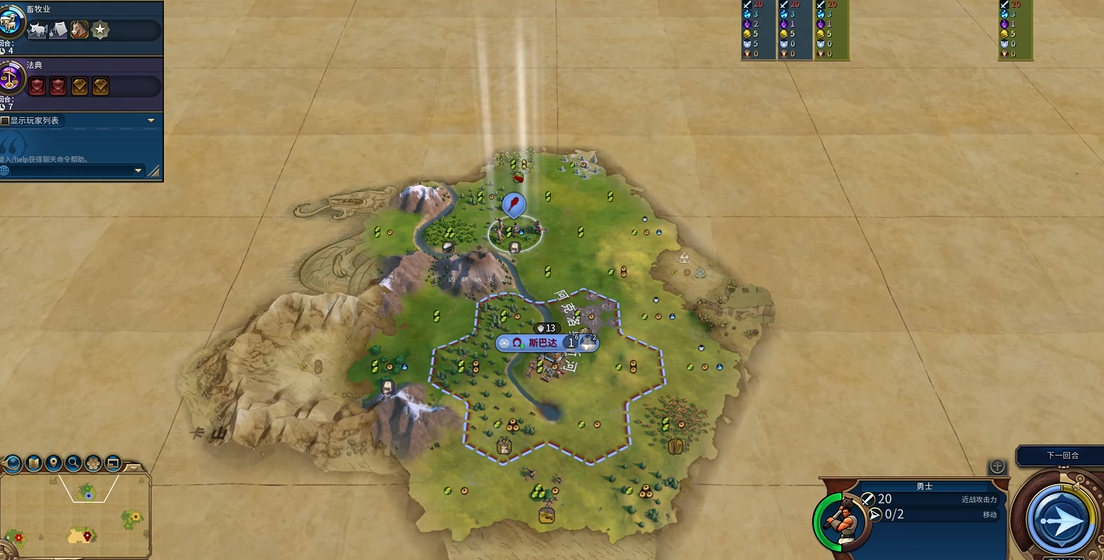Open the chat target dropdown arrow
This screenshot has width=1104, height=560.
pyautogui.click(x=138, y=171)
